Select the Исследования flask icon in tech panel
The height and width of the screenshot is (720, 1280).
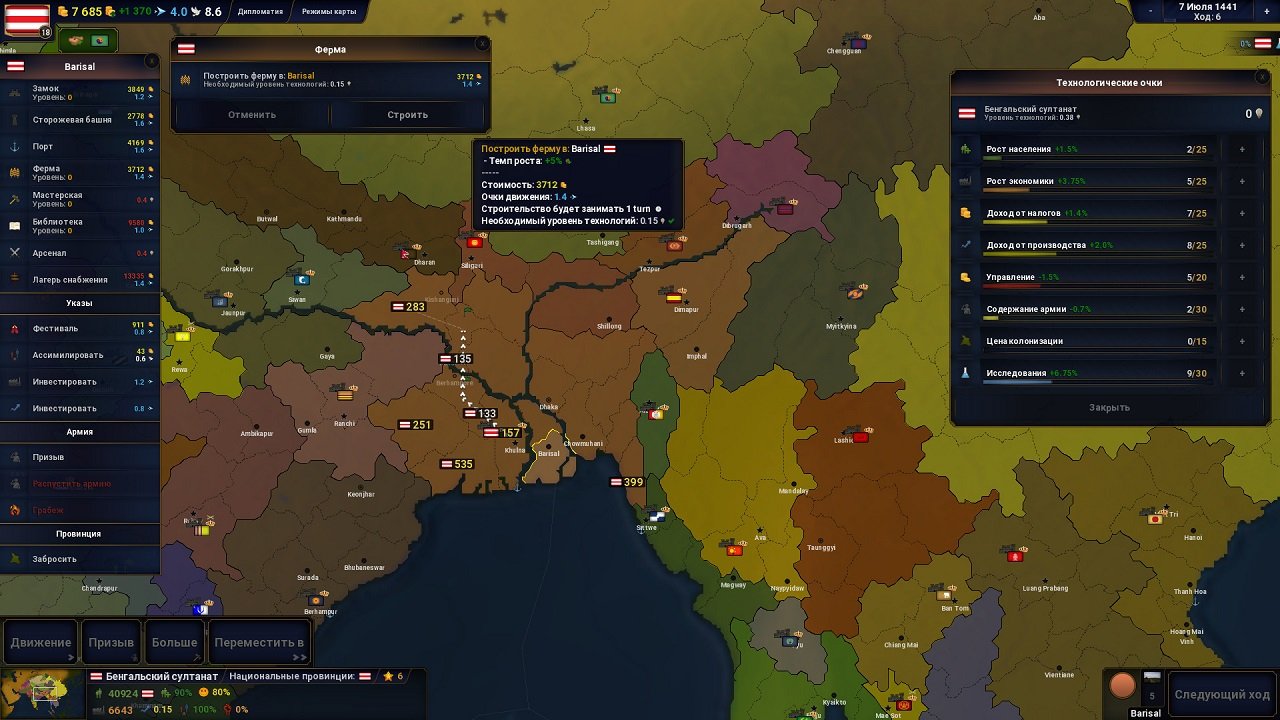[966, 372]
